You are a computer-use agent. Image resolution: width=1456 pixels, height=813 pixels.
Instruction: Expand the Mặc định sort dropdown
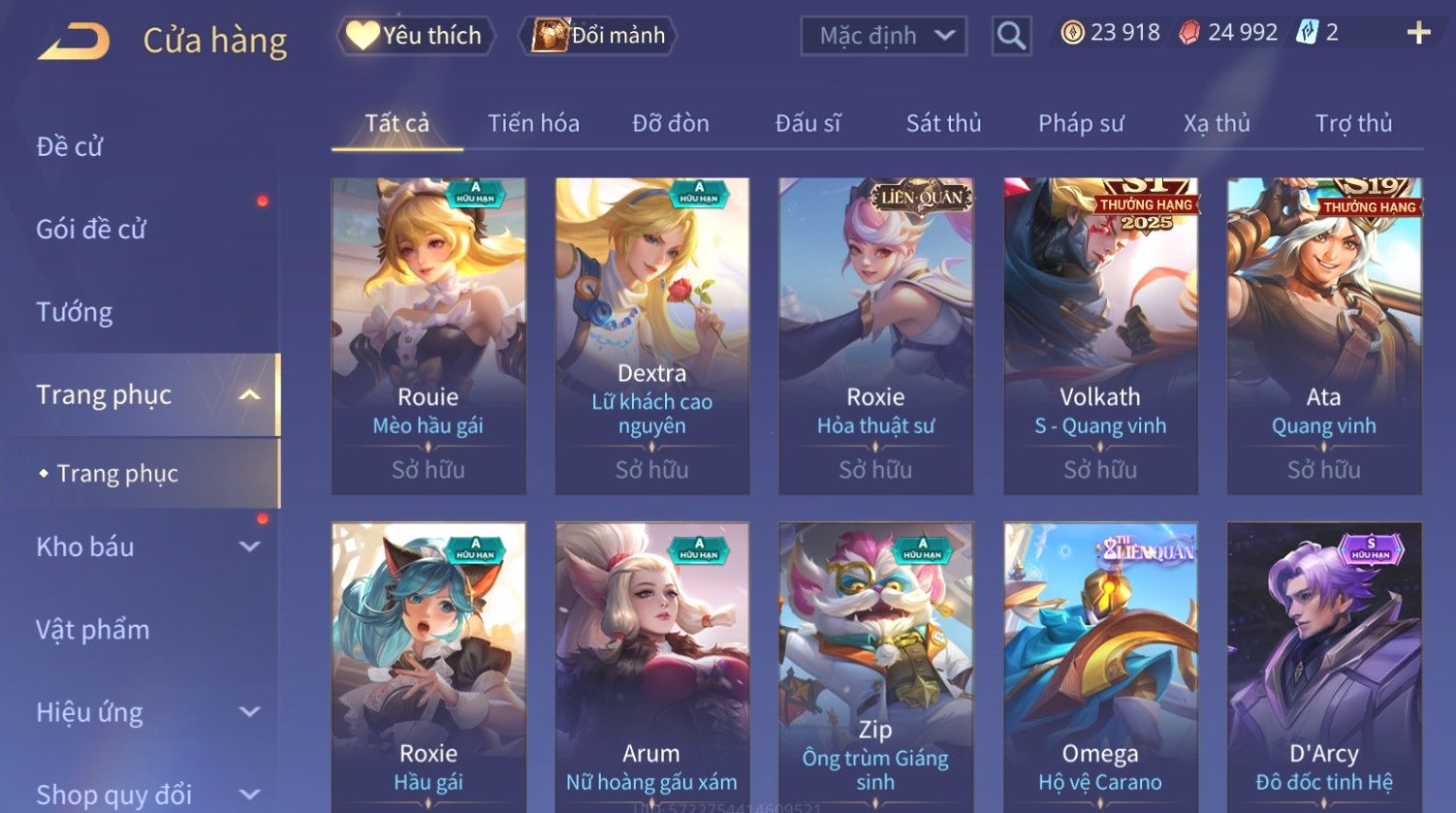point(883,37)
